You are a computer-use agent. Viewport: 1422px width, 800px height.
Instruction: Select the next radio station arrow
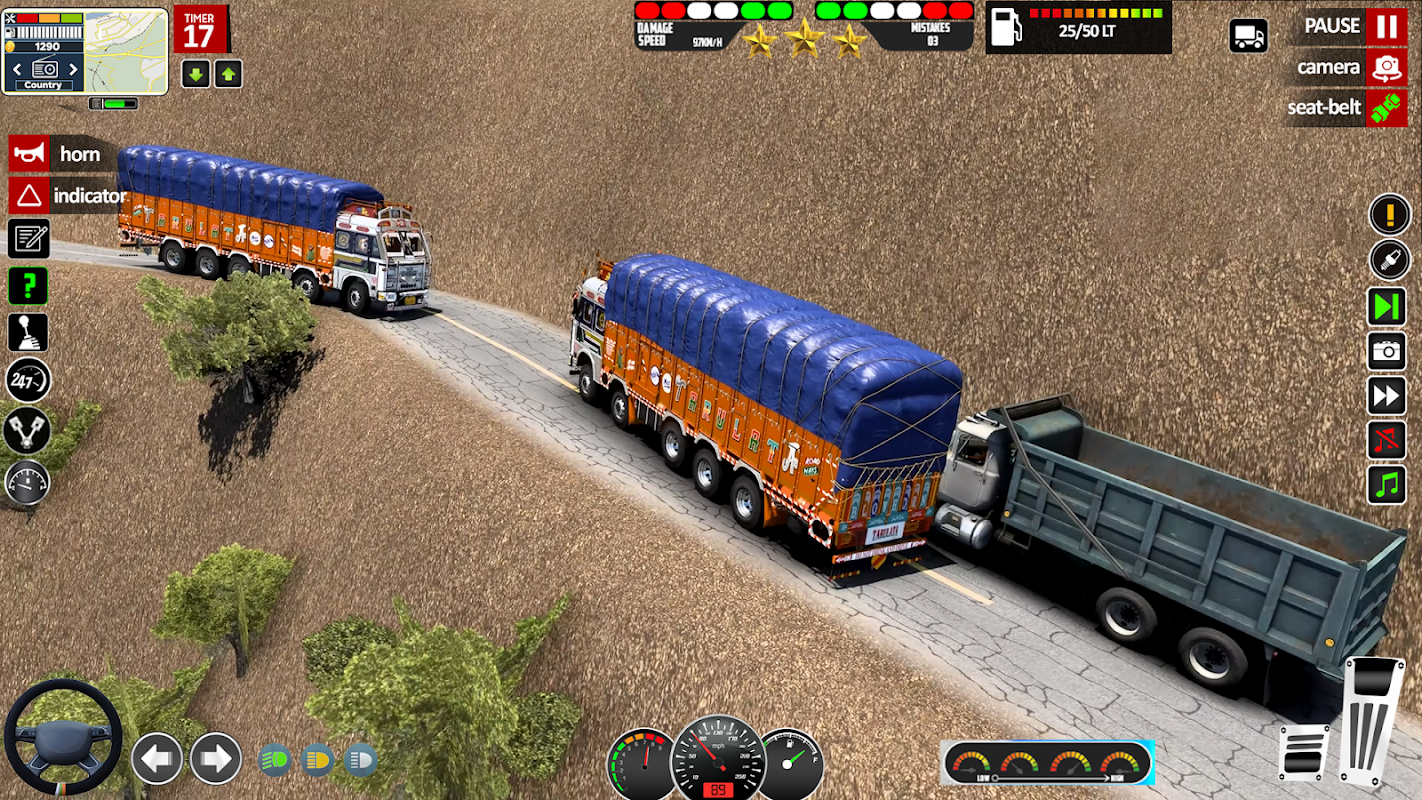pos(73,69)
